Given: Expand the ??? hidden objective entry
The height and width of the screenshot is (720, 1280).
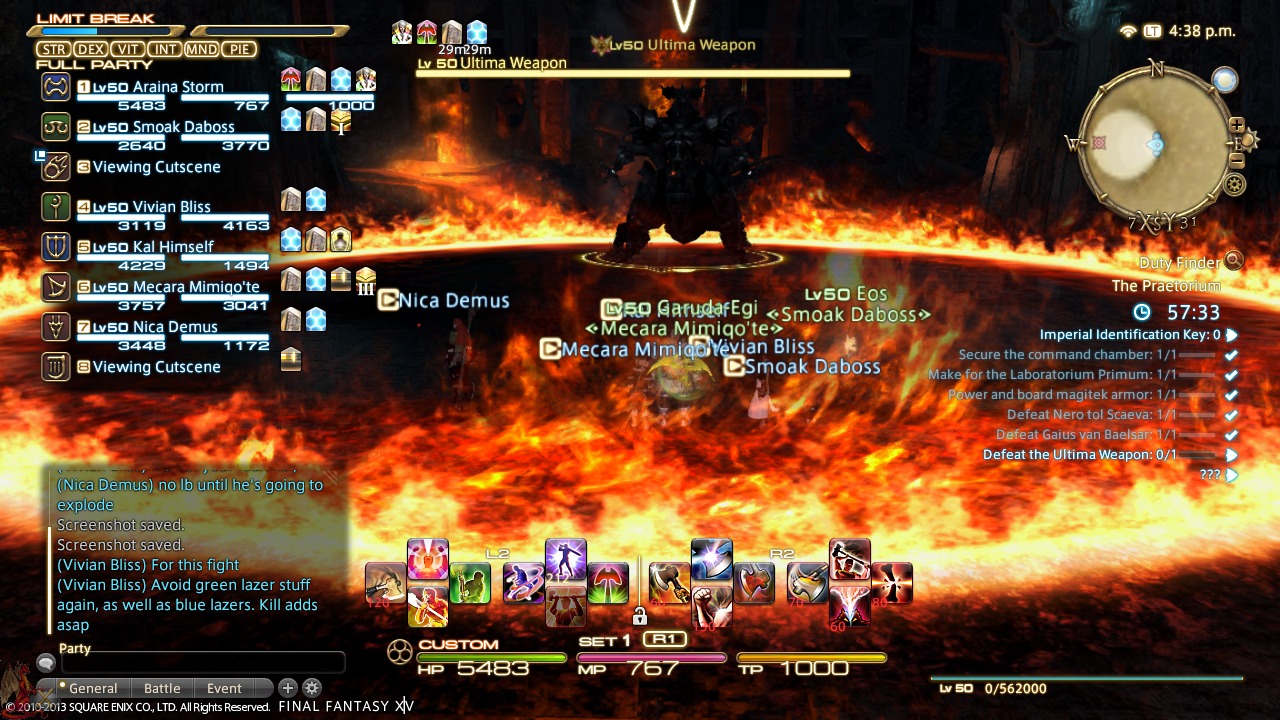Looking at the screenshot, I should 1230,475.
